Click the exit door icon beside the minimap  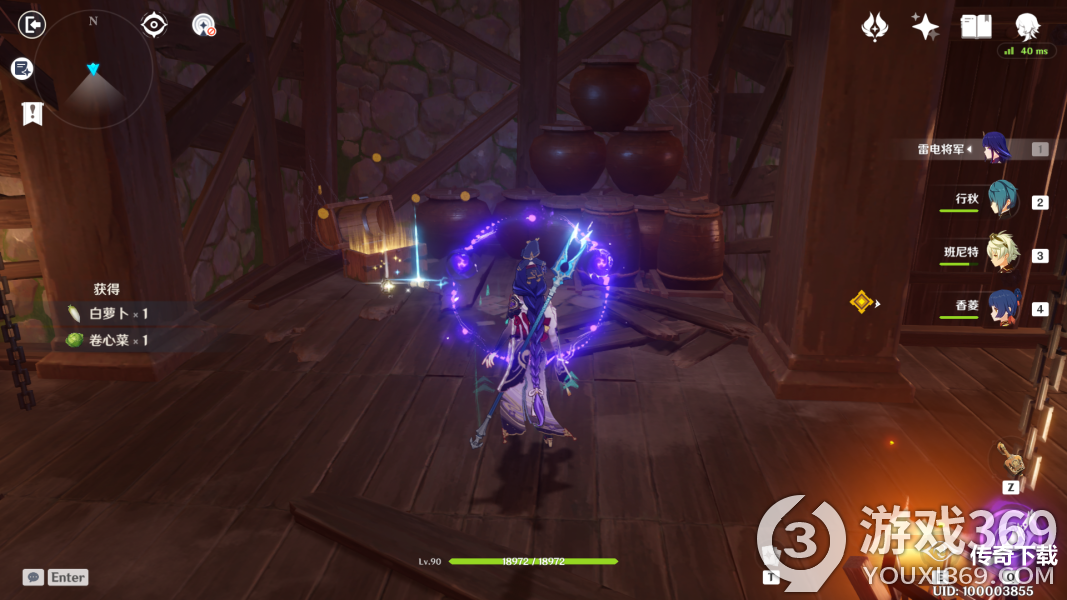point(32,23)
